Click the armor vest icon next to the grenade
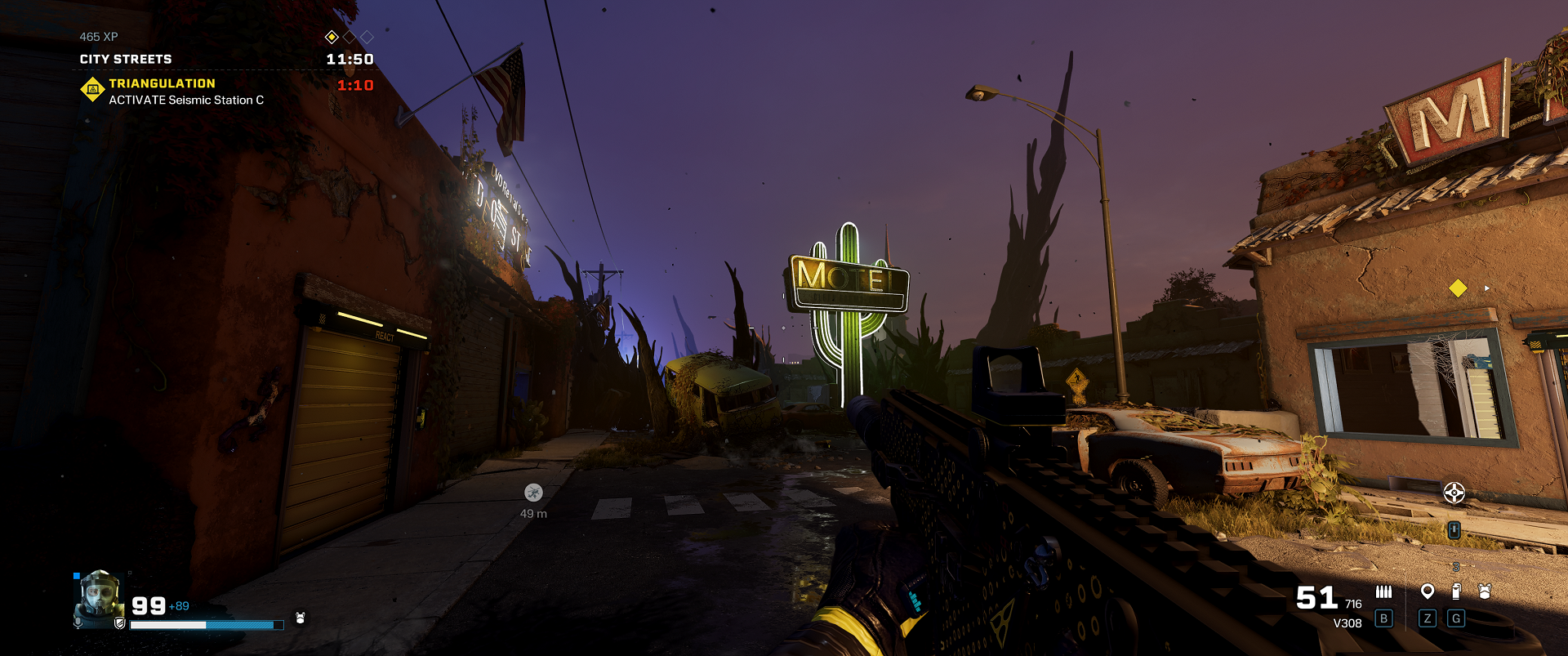The height and width of the screenshot is (656, 1568). click(x=1485, y=591)
